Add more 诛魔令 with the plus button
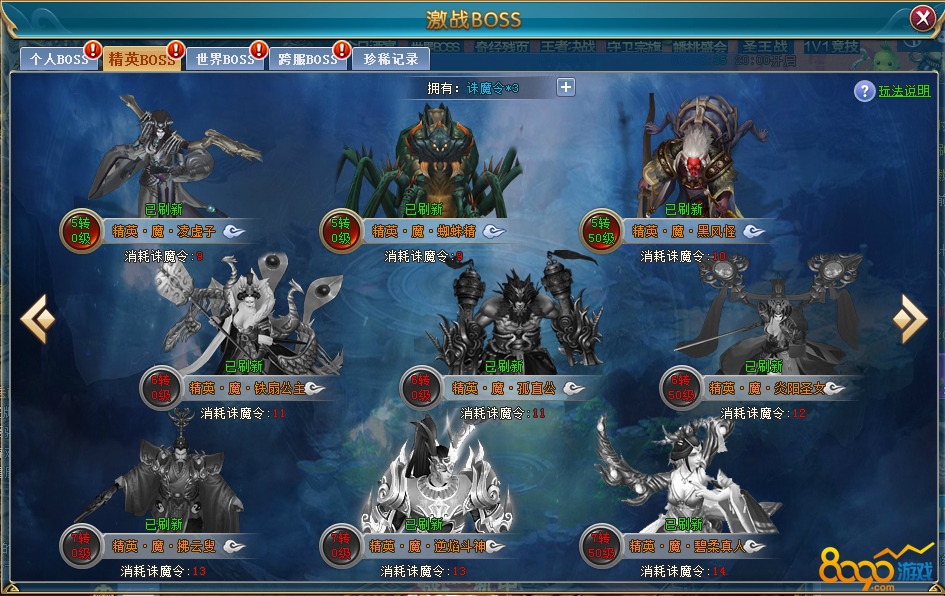The height and width of the screenshot is (596, 945). click(566, 87)
